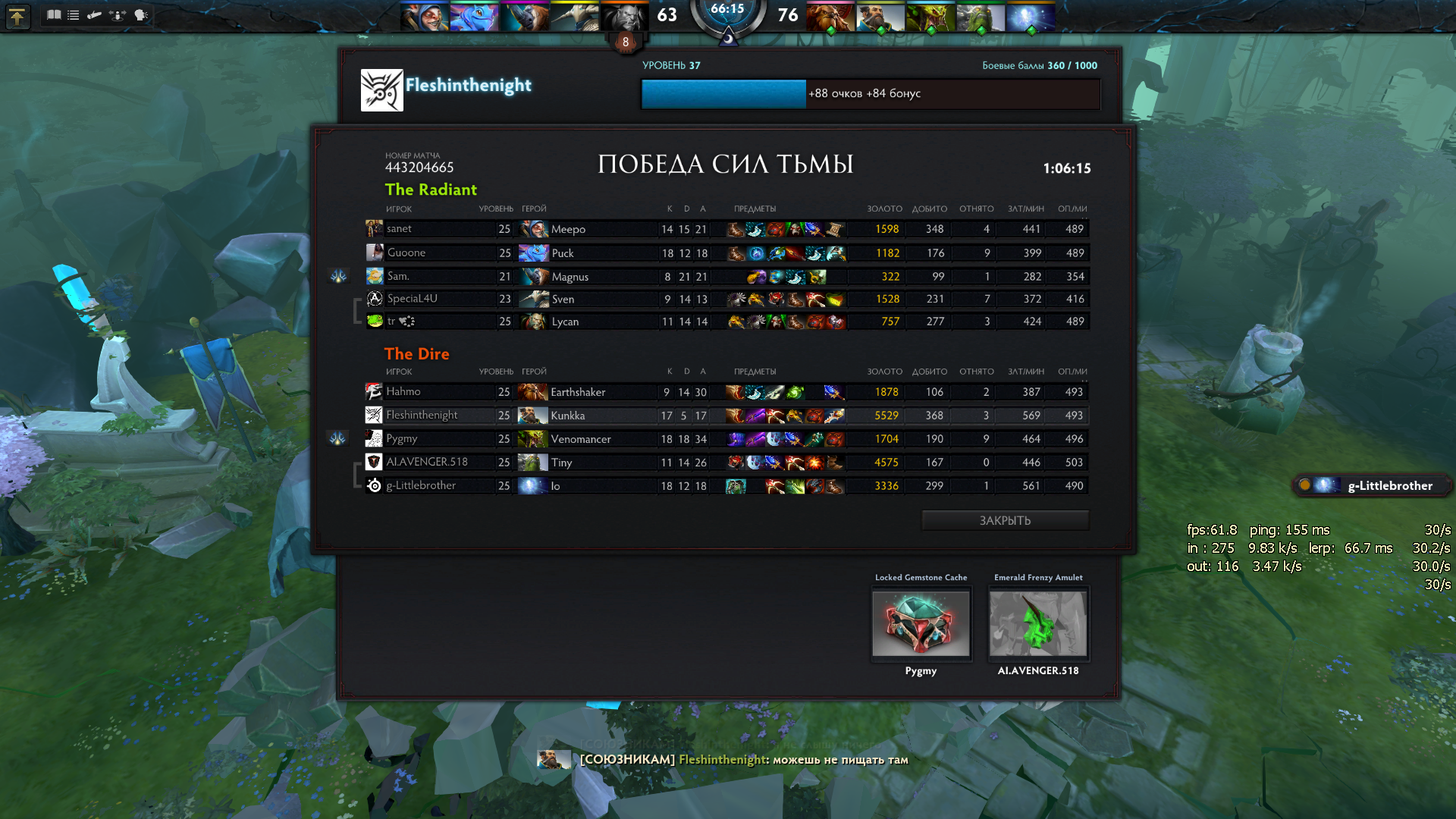The height and width of the screenshot is (819, 1456).
Task: Open the dashboard with the gold arrow button
Action: (x=17, y=16)
